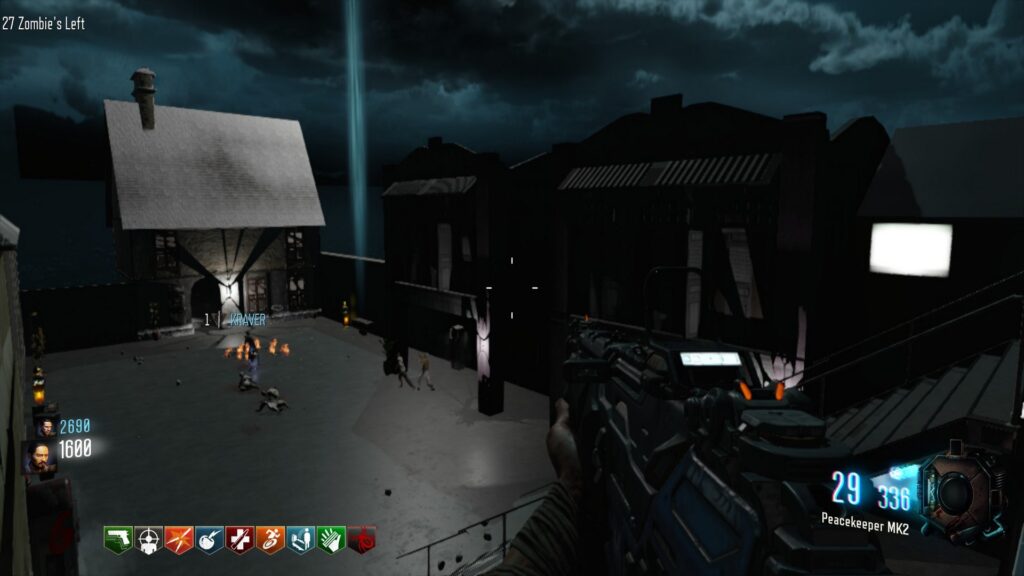Select your character portrait beside 1600 points
Screen dimensions: 1024x576
pos(39,457)
